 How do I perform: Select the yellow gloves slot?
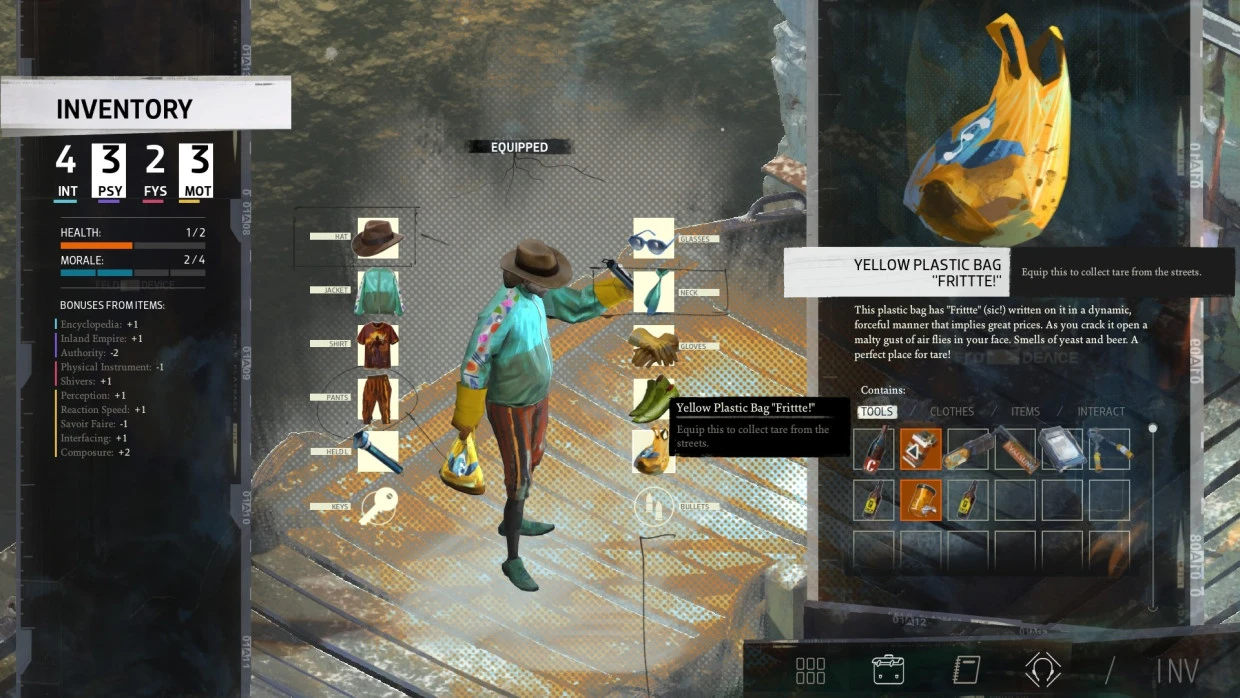point(653,346)
